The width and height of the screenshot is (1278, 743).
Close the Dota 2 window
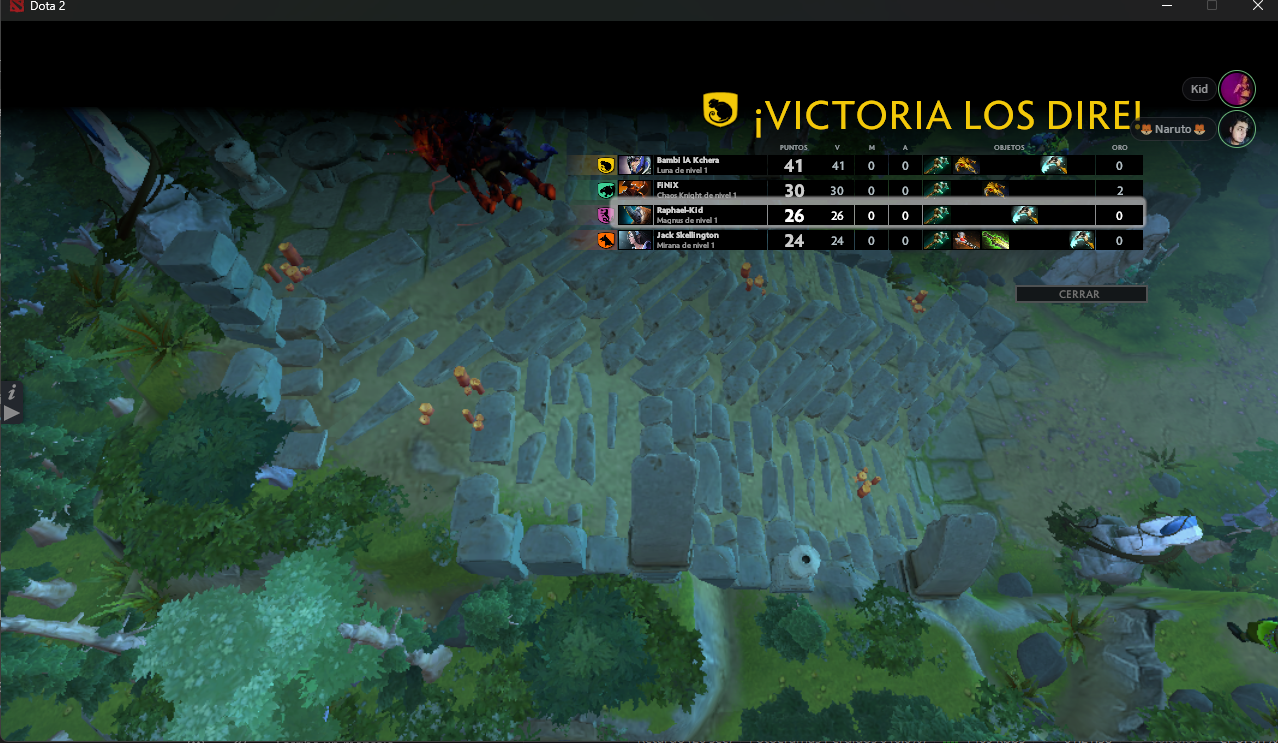tap(1257, 6)
